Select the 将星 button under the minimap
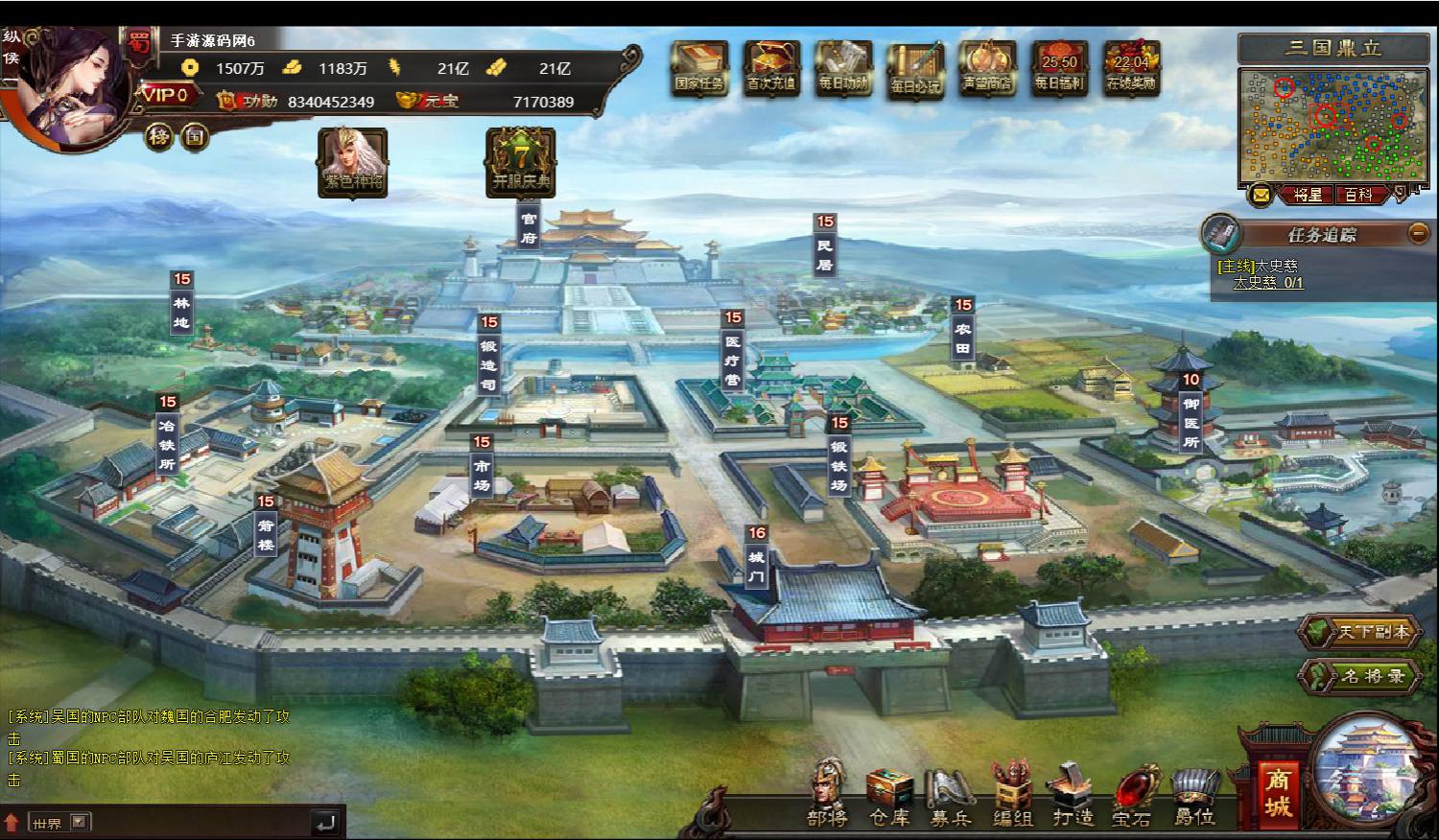The height and width of the screenshot is (840, 1439). click(x=1308, y=195)
